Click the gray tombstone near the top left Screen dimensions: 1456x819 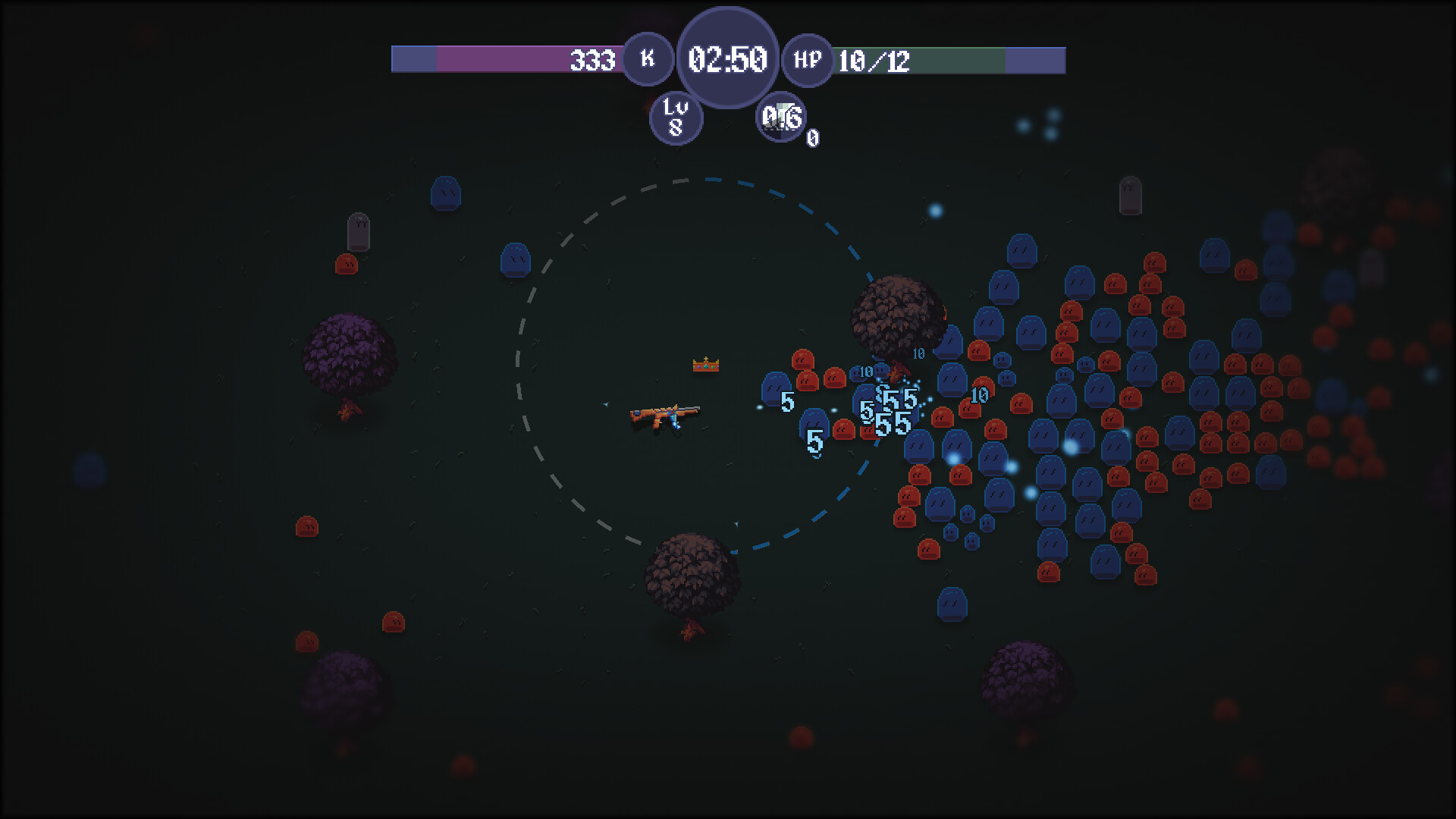(x=359, y=231)
